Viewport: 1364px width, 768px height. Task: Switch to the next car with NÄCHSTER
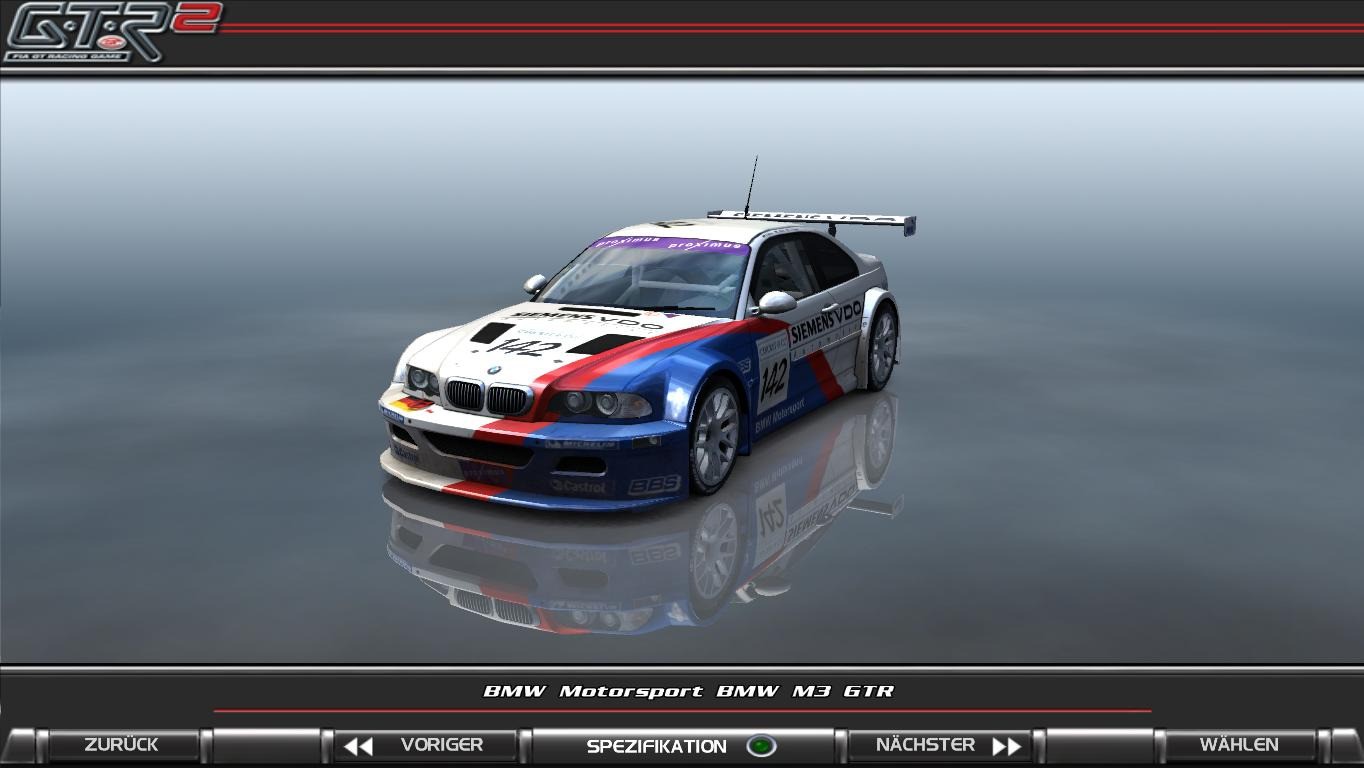941,745
